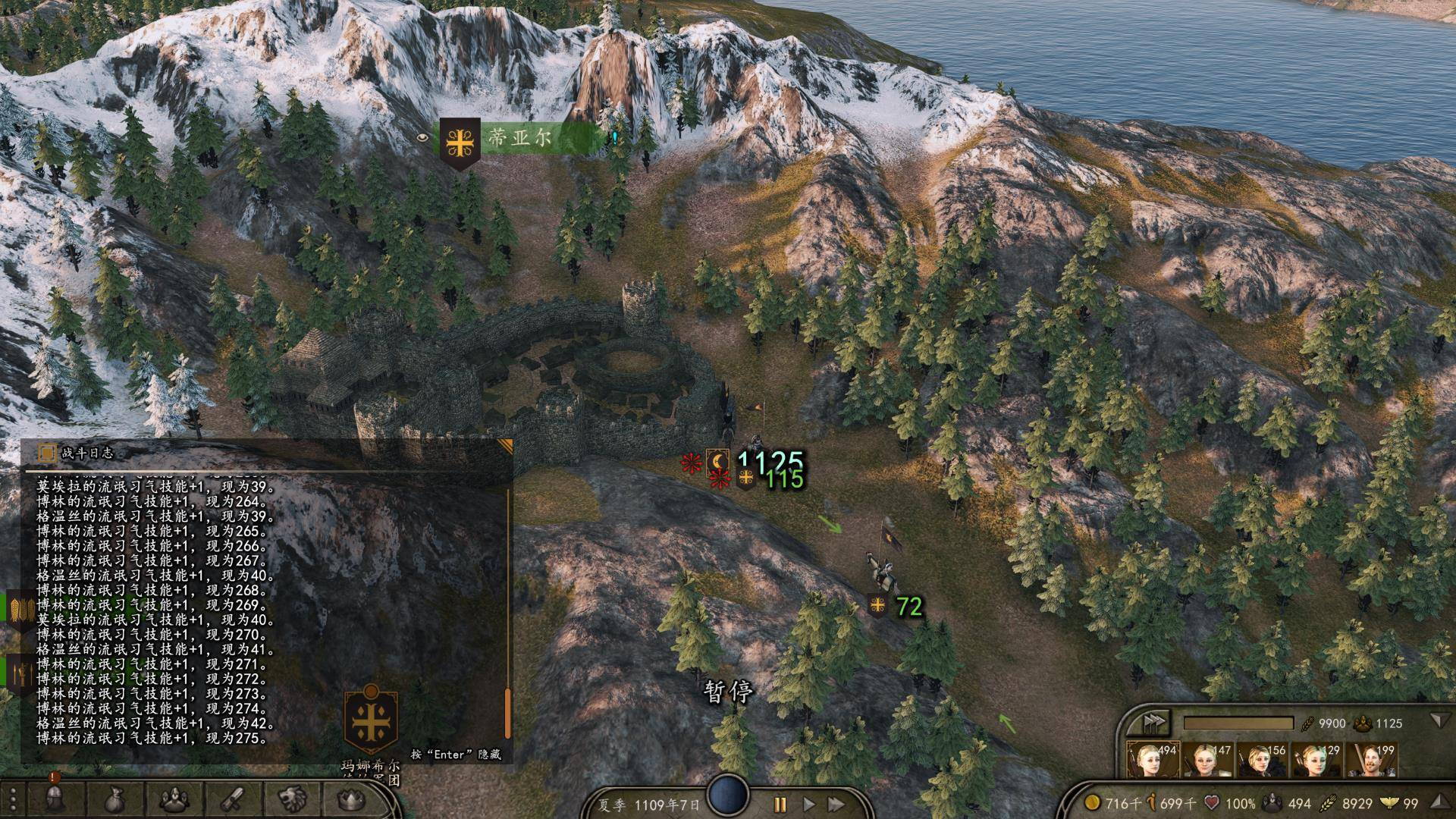The width and height of the screenshot is (1456, 819).
Task: Open the inventory pouch icon
Action: pyautogui.click(x=114, y=798)
